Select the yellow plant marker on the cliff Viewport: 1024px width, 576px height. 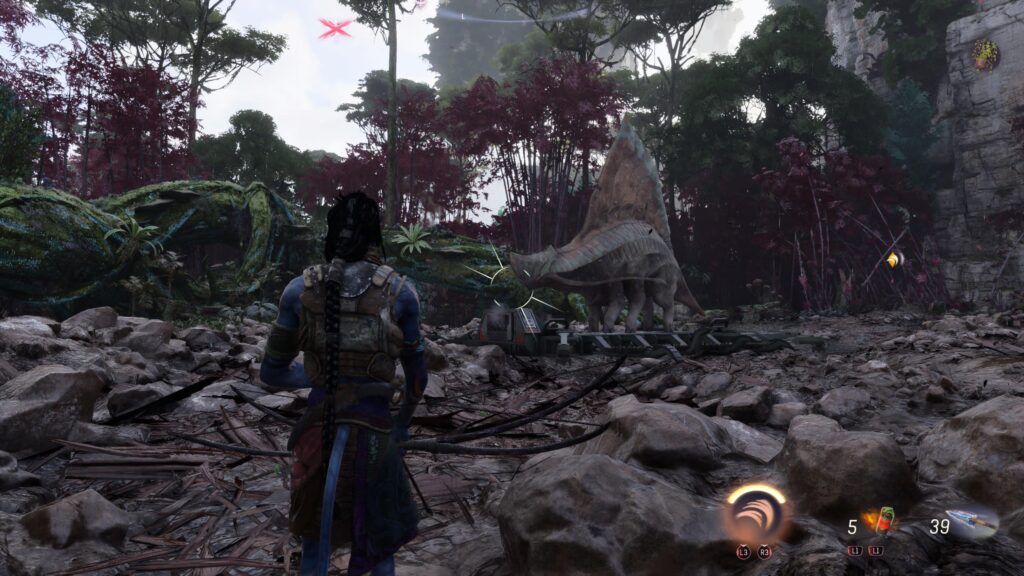coord(985,53)
